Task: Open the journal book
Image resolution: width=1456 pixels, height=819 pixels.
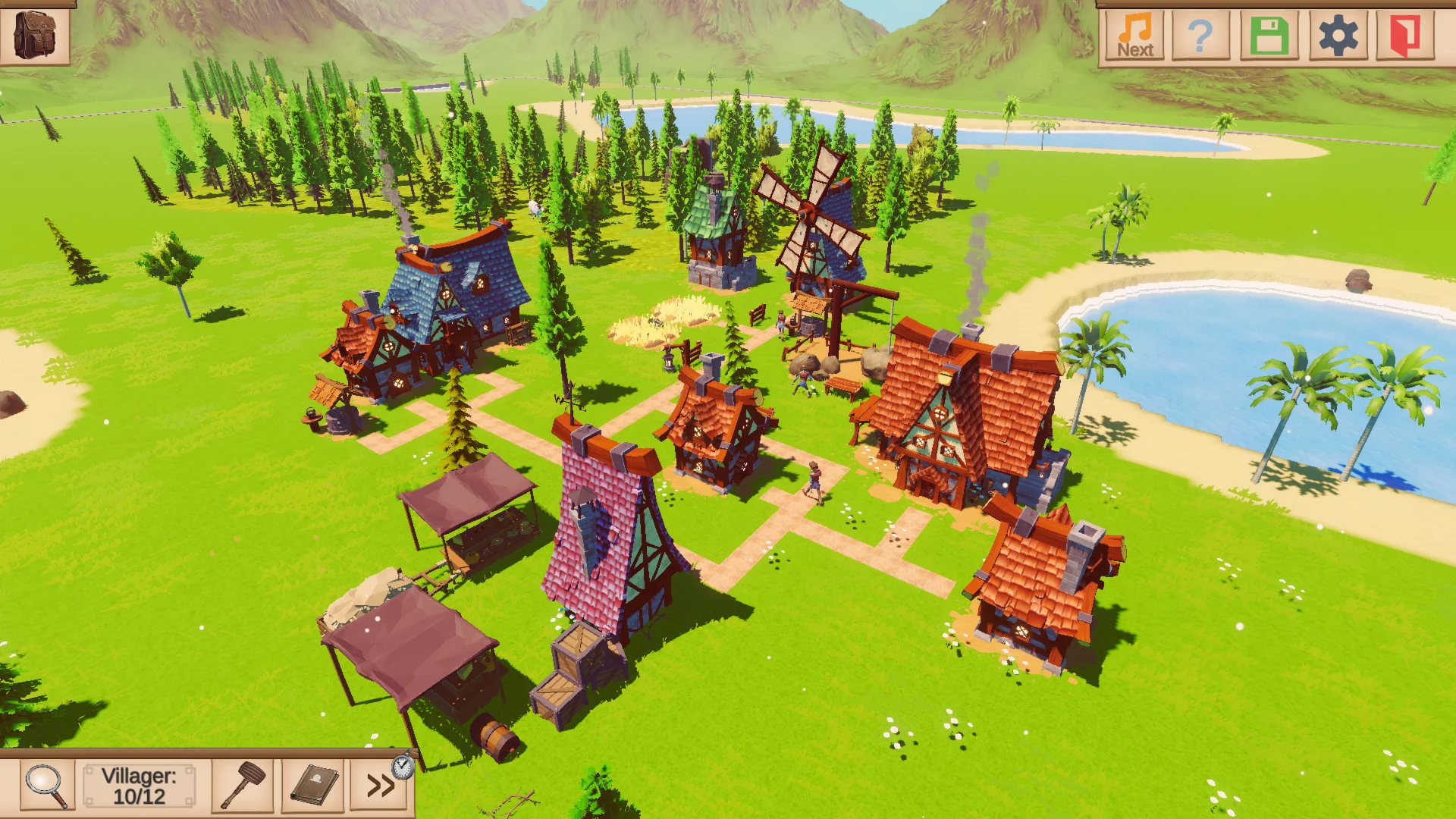Action: (x=314, y=784)
